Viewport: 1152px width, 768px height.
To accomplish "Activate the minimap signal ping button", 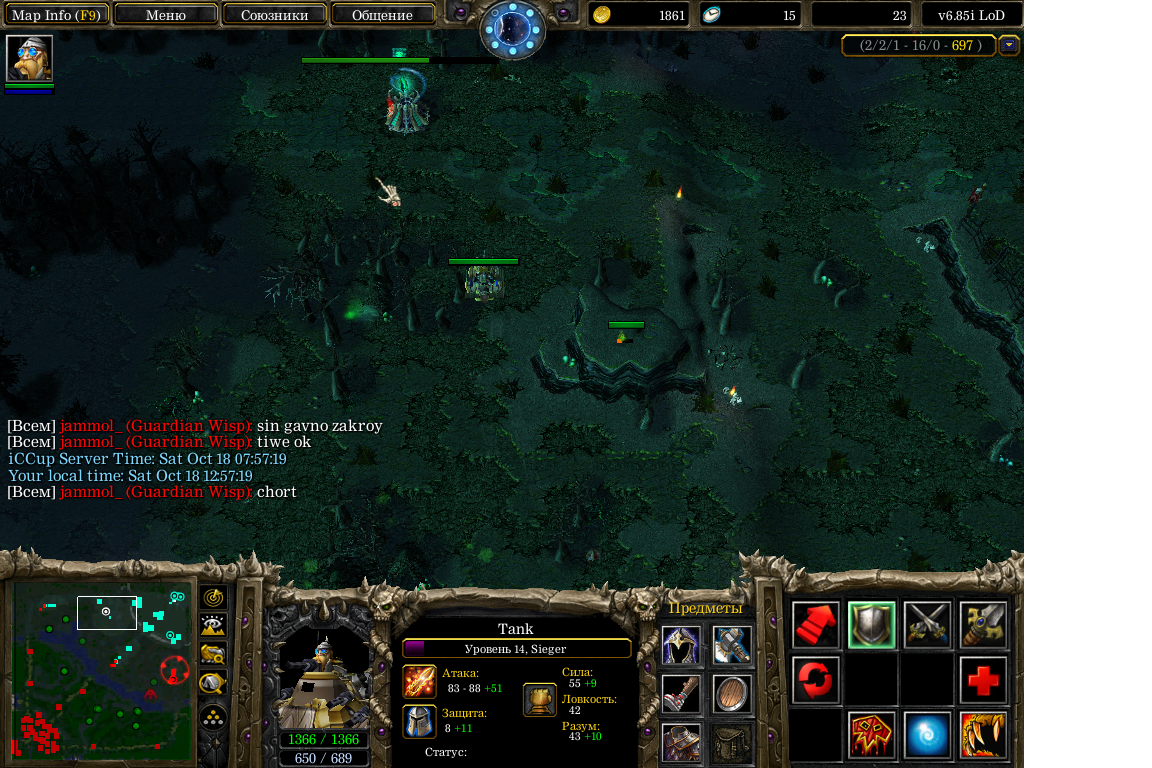I will pos(213,598).
